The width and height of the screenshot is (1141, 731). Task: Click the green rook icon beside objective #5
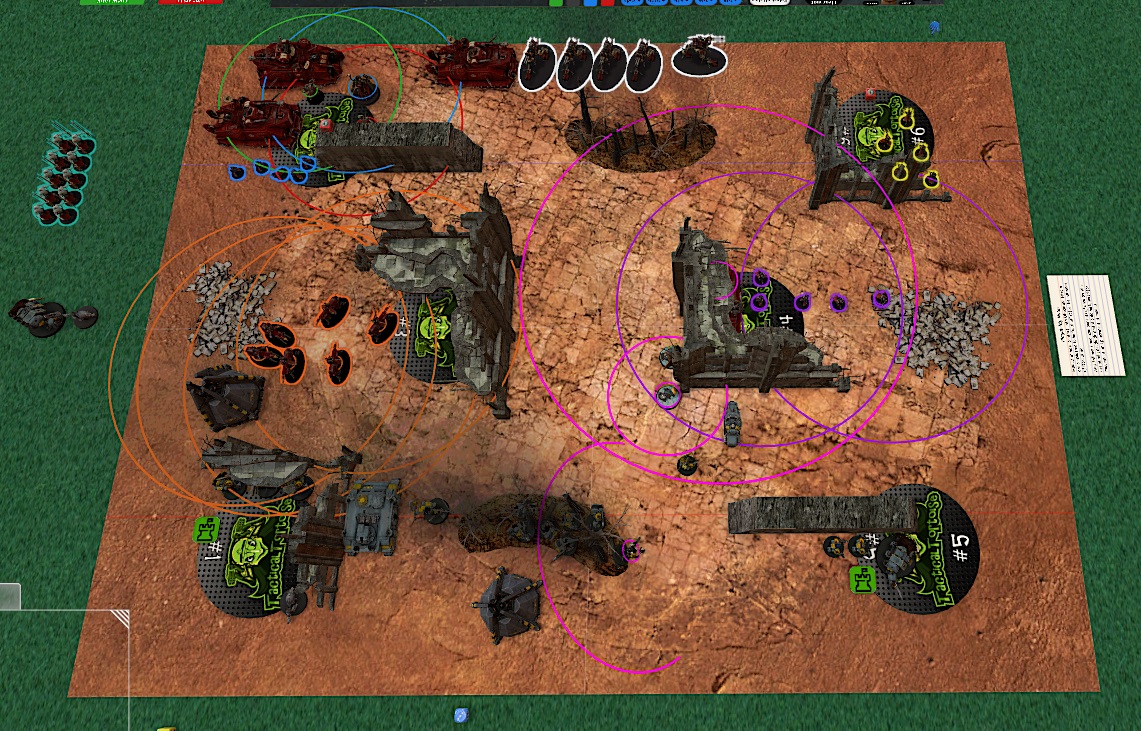click(861, 578)
